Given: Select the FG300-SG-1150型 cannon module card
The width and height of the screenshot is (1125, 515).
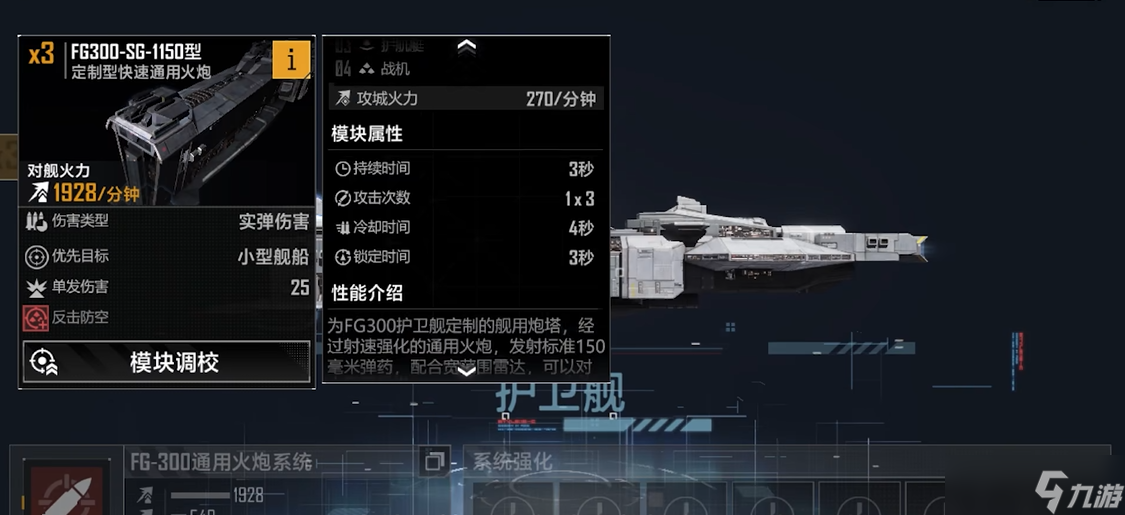Looking at the screenshot, I should (166, 120).
